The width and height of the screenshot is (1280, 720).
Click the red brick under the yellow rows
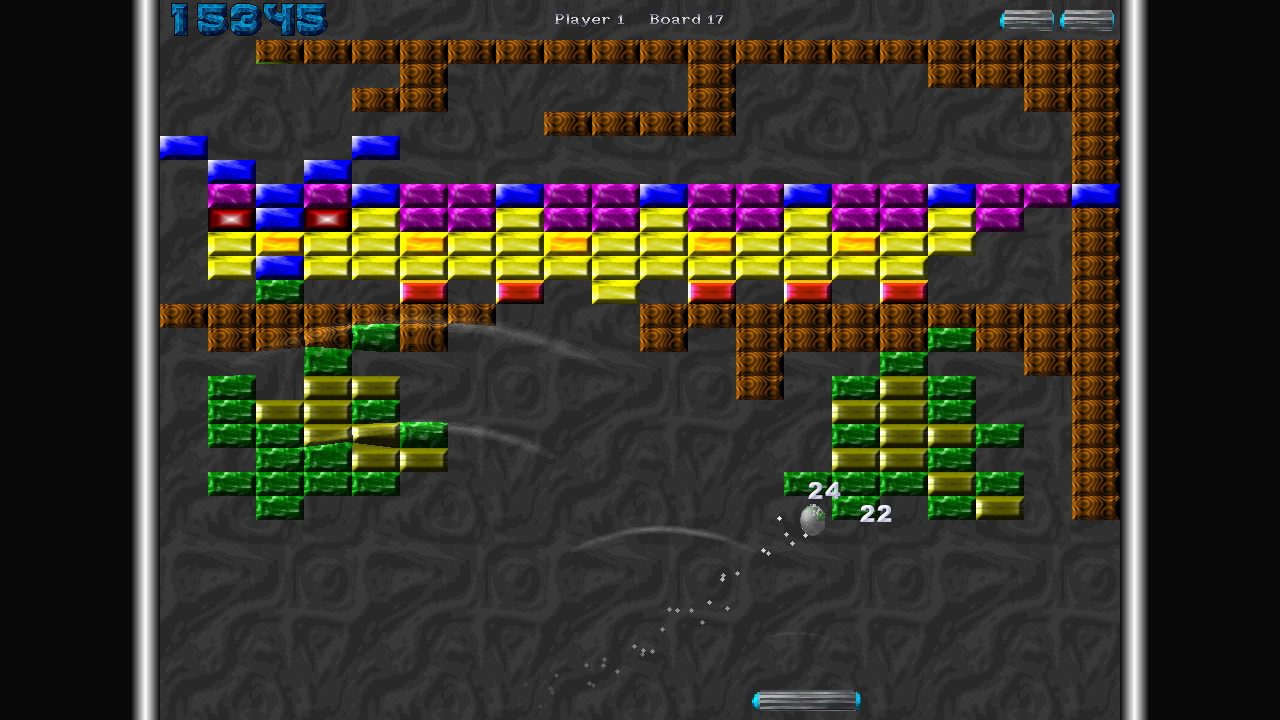424,289
